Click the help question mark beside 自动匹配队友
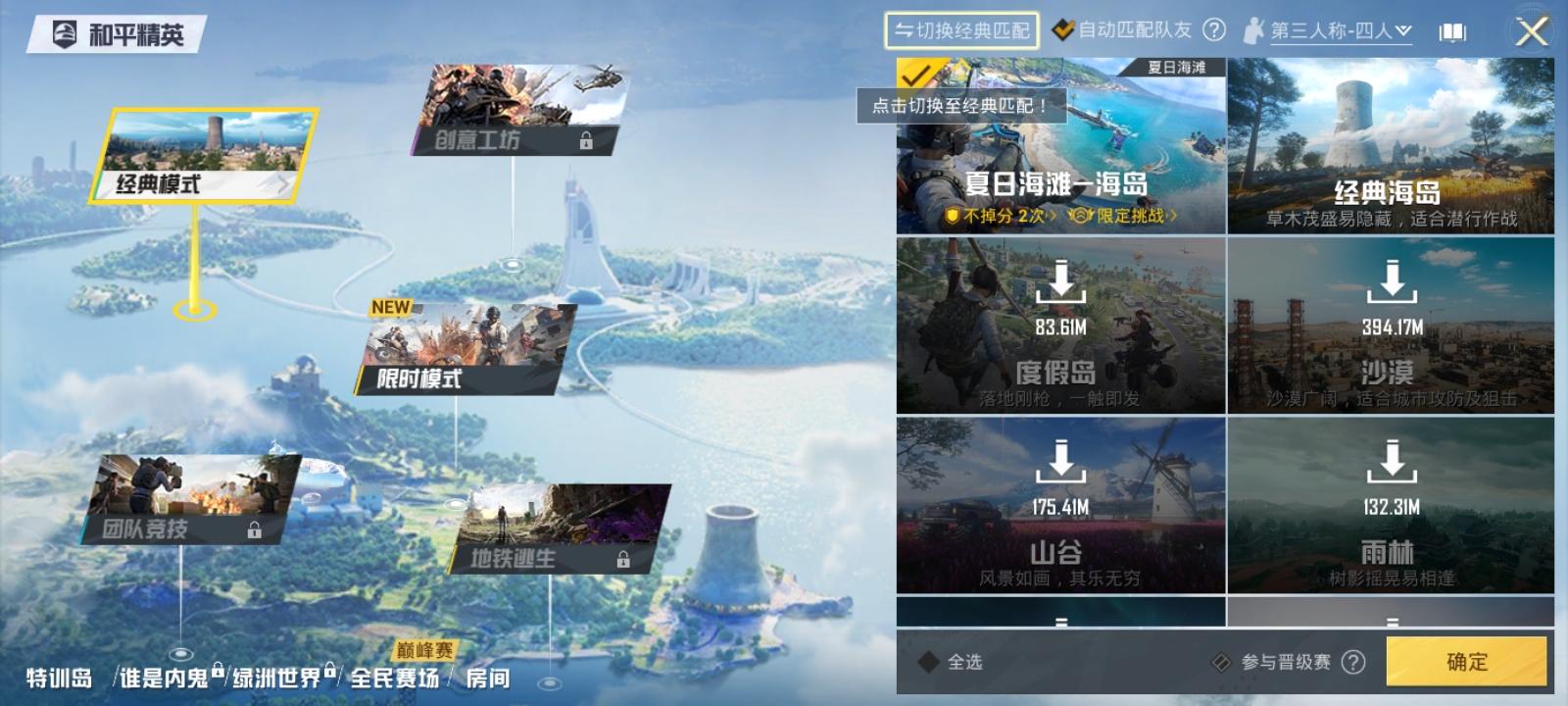This screenshot has width=1568, height=706. pyautogui.click(x=1213, y=29)
